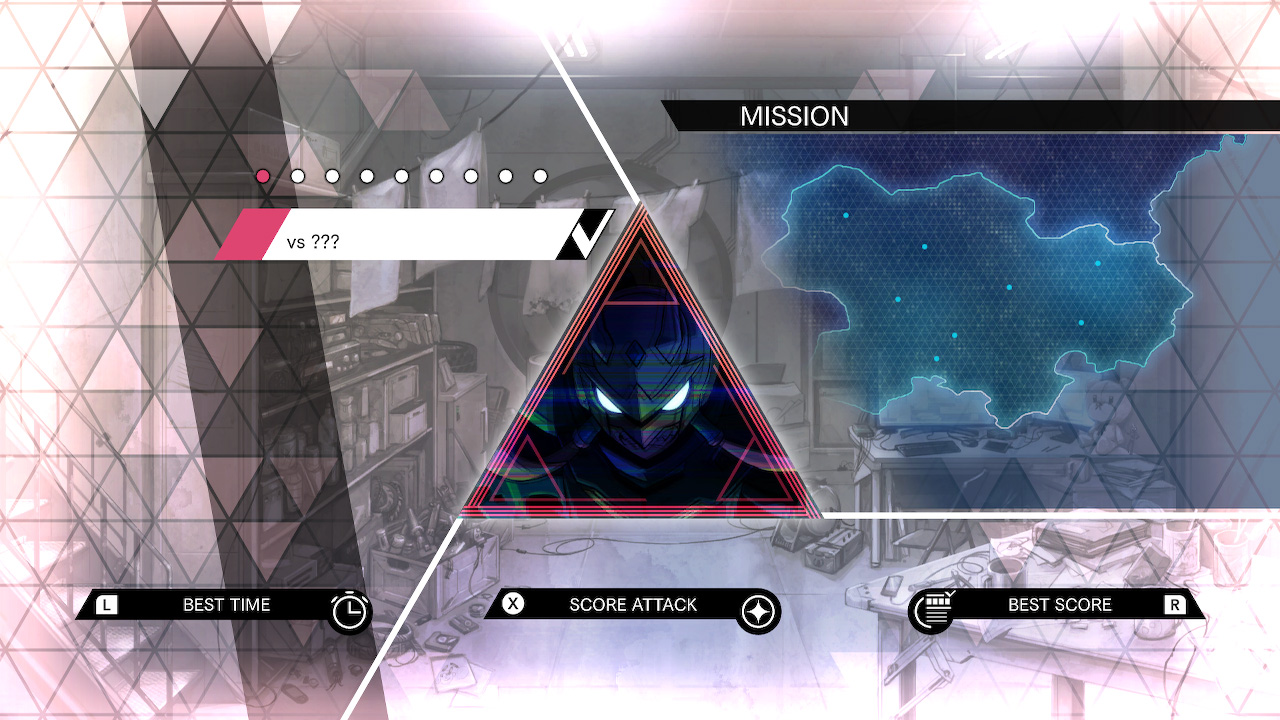Select the last mission progress dot

click(x=540, y=176)
